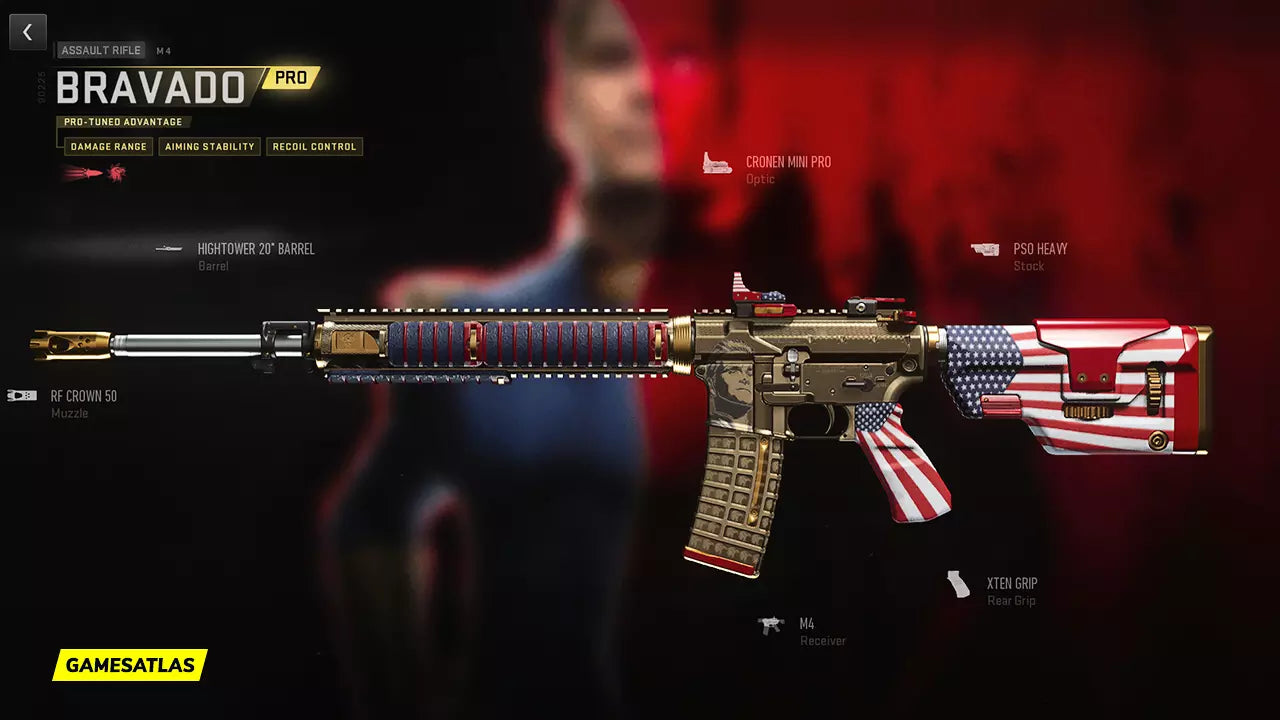1280x720 pixels.
Task: Select the PSO Heavy stock attachment
Action: (x=1039, y=249)
